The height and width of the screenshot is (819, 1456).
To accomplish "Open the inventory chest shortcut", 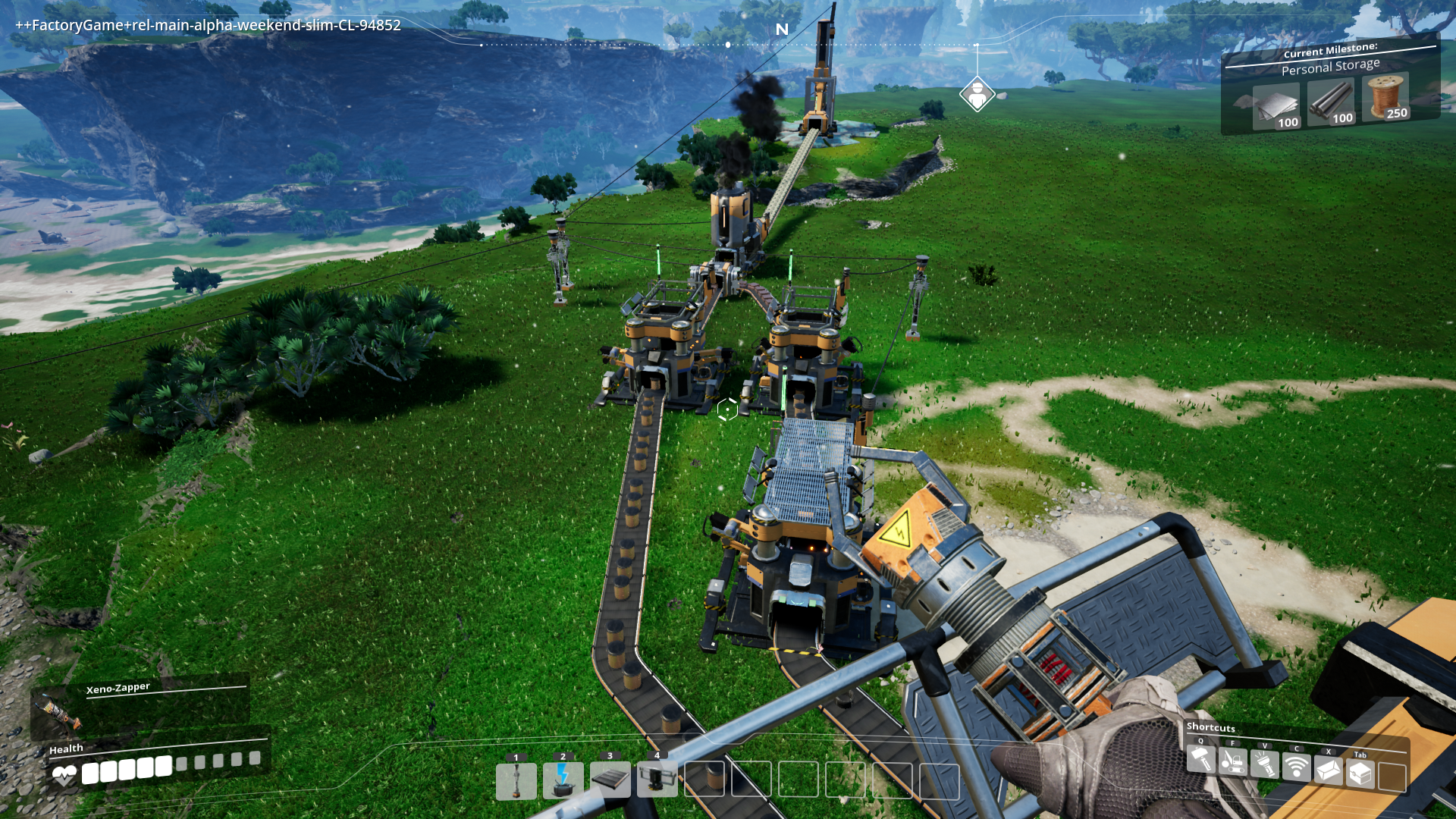I will click(x=1360, y=773).
